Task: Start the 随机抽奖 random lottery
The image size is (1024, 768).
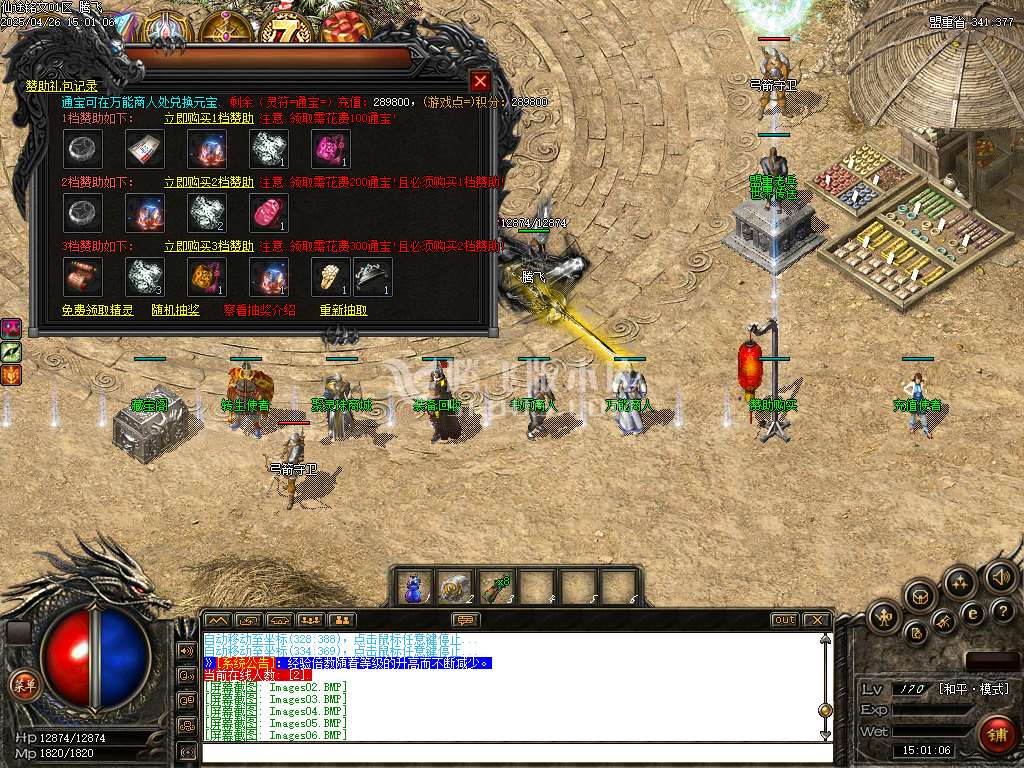Action: (x=175, y=310)
